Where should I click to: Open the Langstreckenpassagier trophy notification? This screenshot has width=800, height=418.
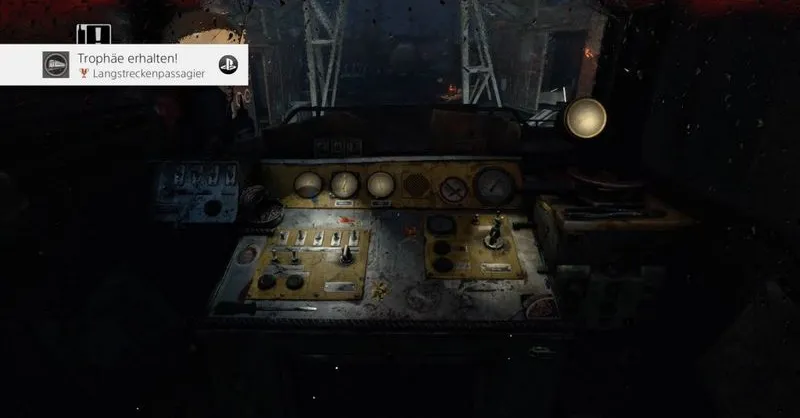(x=140, y=65)
